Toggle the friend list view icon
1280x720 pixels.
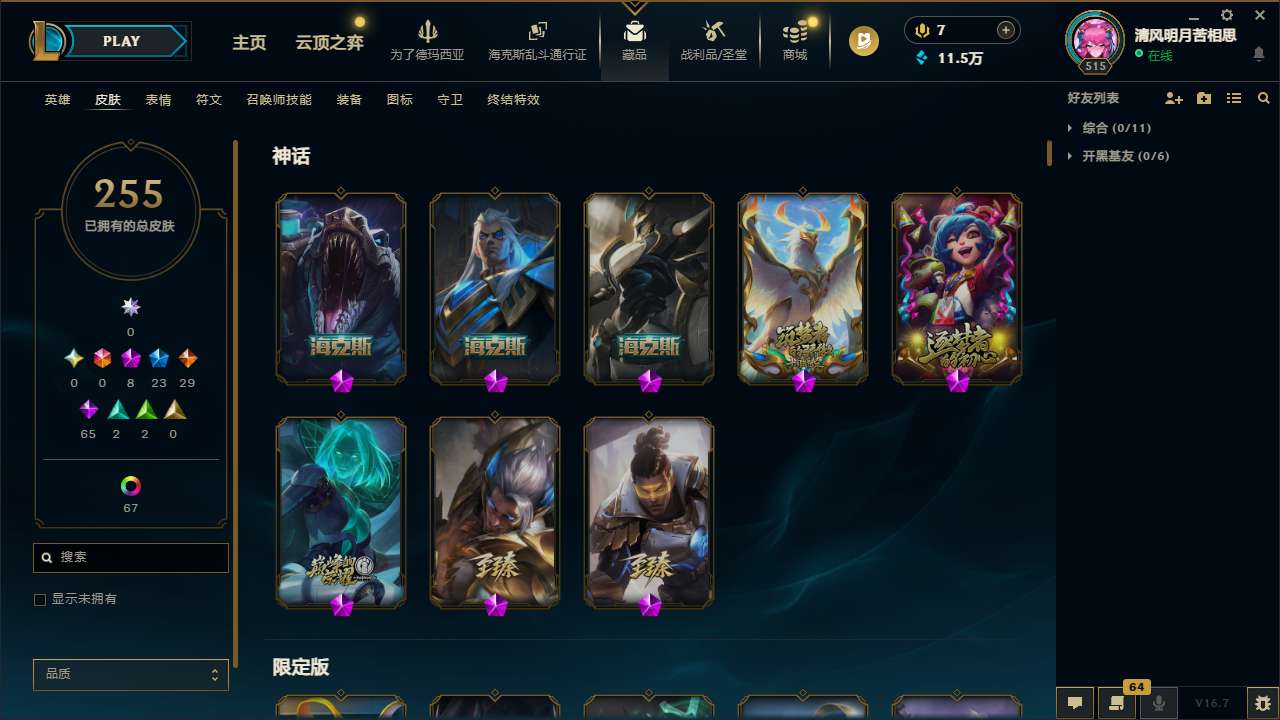1234,98
